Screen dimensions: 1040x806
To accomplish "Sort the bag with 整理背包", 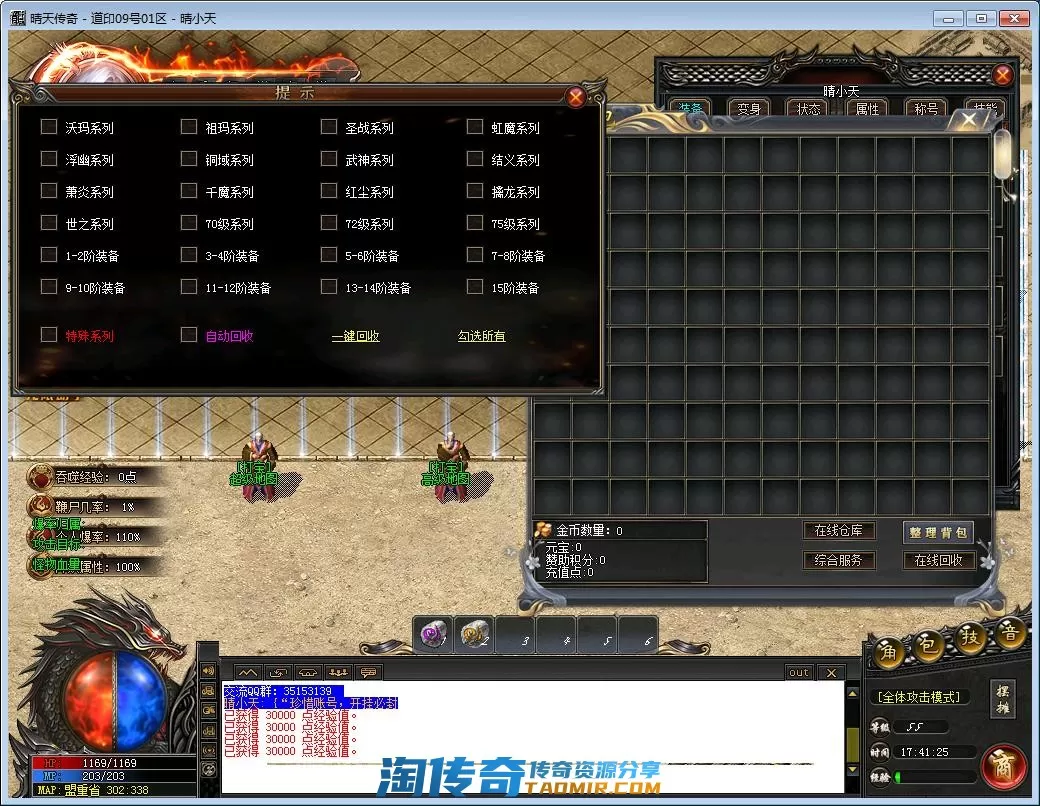I will pos(938,533).
